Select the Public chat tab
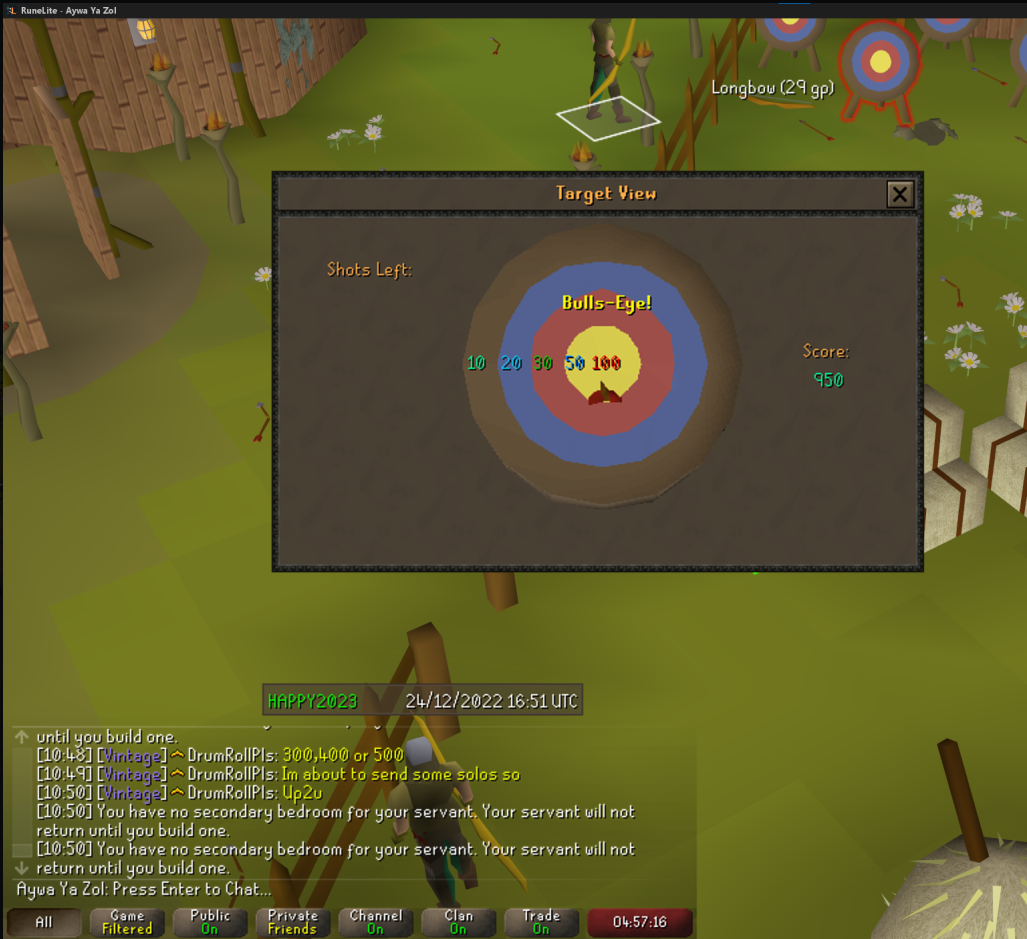Screen dimensions: 1027x939 pyautogui.click(x=210, y=922)
